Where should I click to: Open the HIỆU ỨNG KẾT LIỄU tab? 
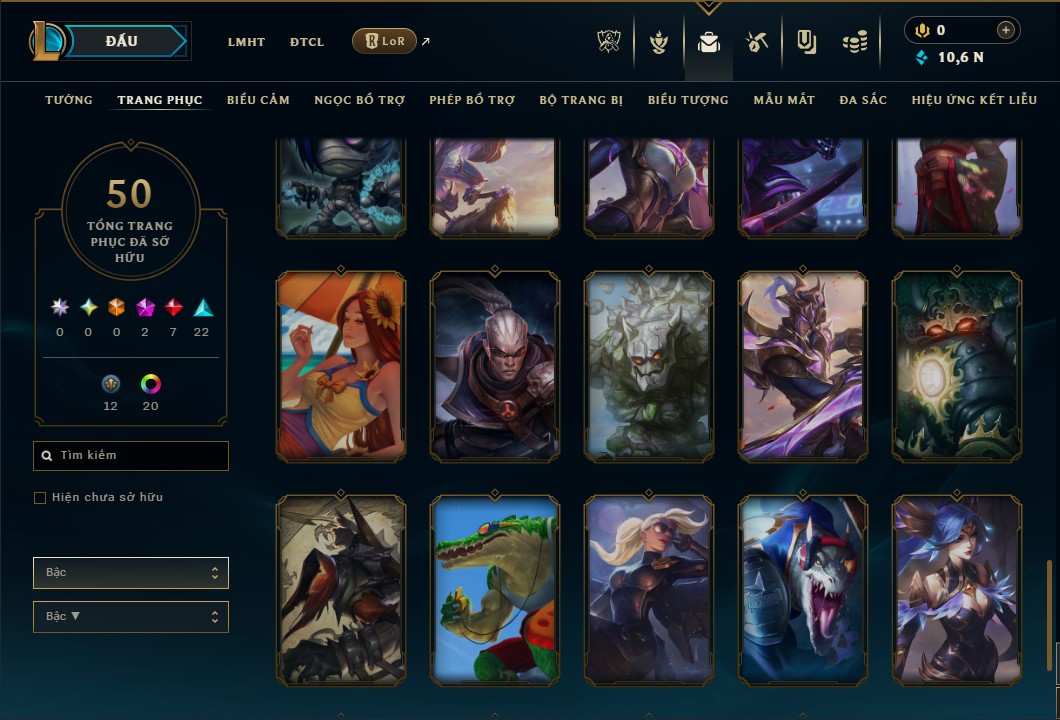(974, 100)
